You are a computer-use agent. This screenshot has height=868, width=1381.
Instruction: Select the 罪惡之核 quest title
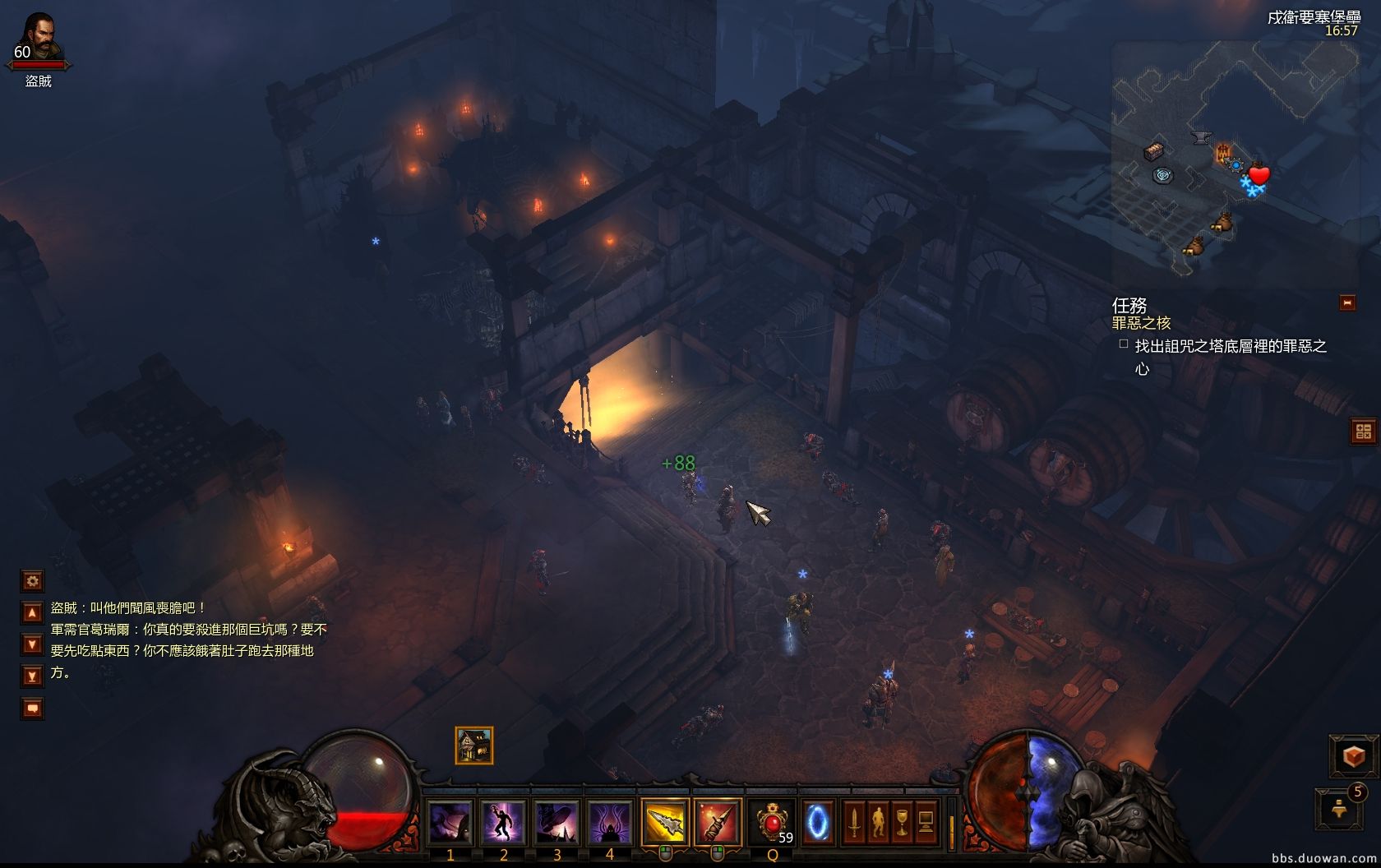[x=1141, y=323]
